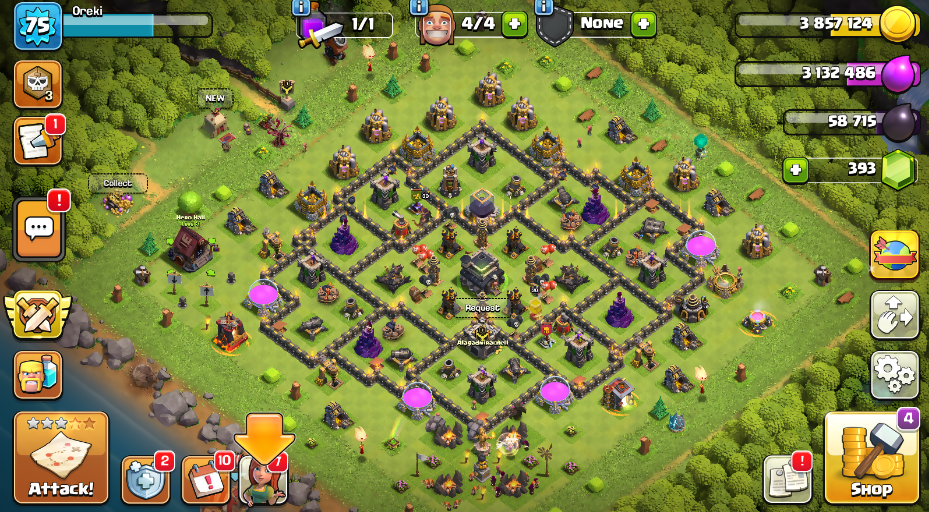Add a builder with the green plus

[x=515, y=23]
